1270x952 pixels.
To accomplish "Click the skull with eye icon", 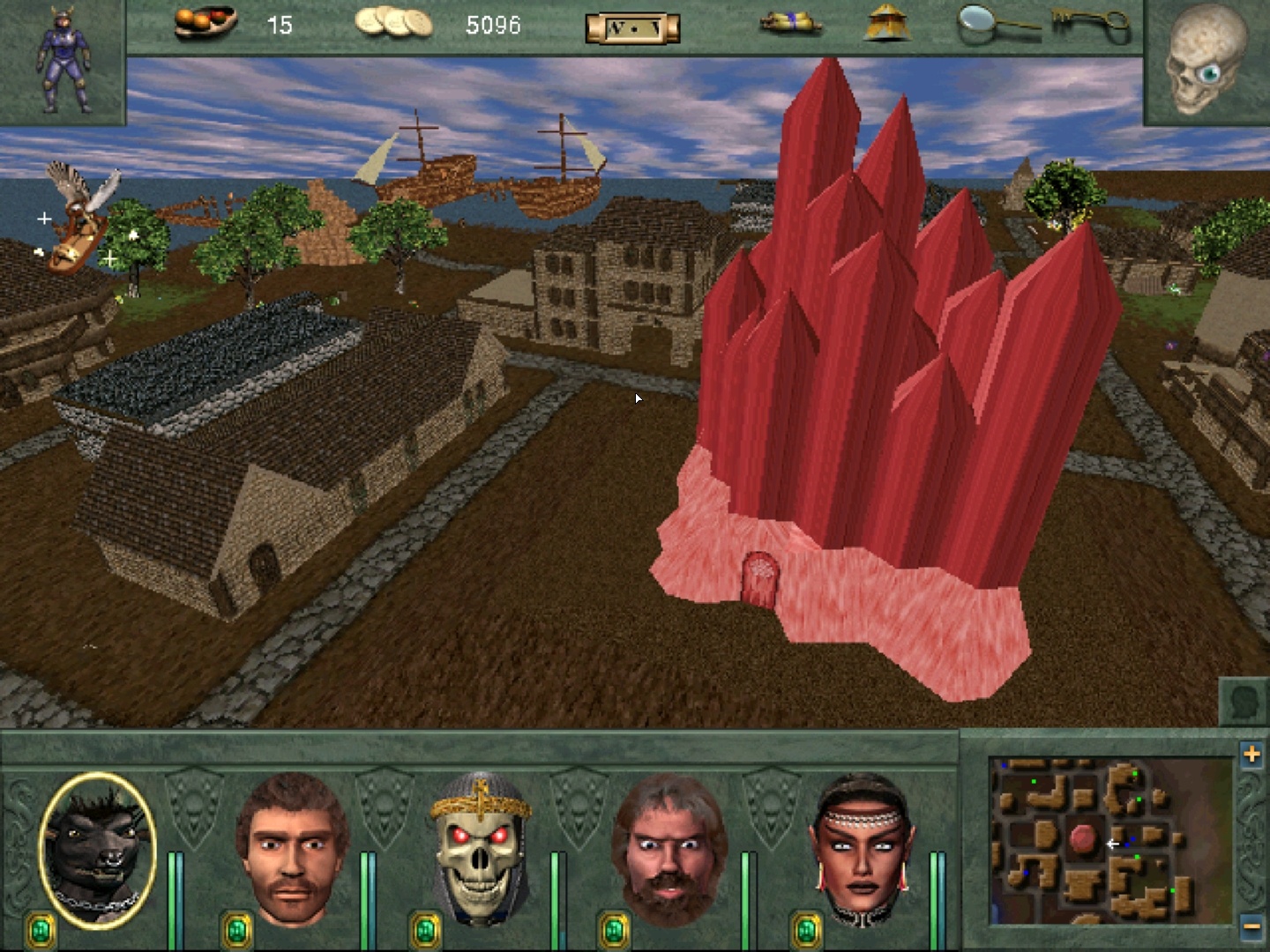I will 1206,60.
